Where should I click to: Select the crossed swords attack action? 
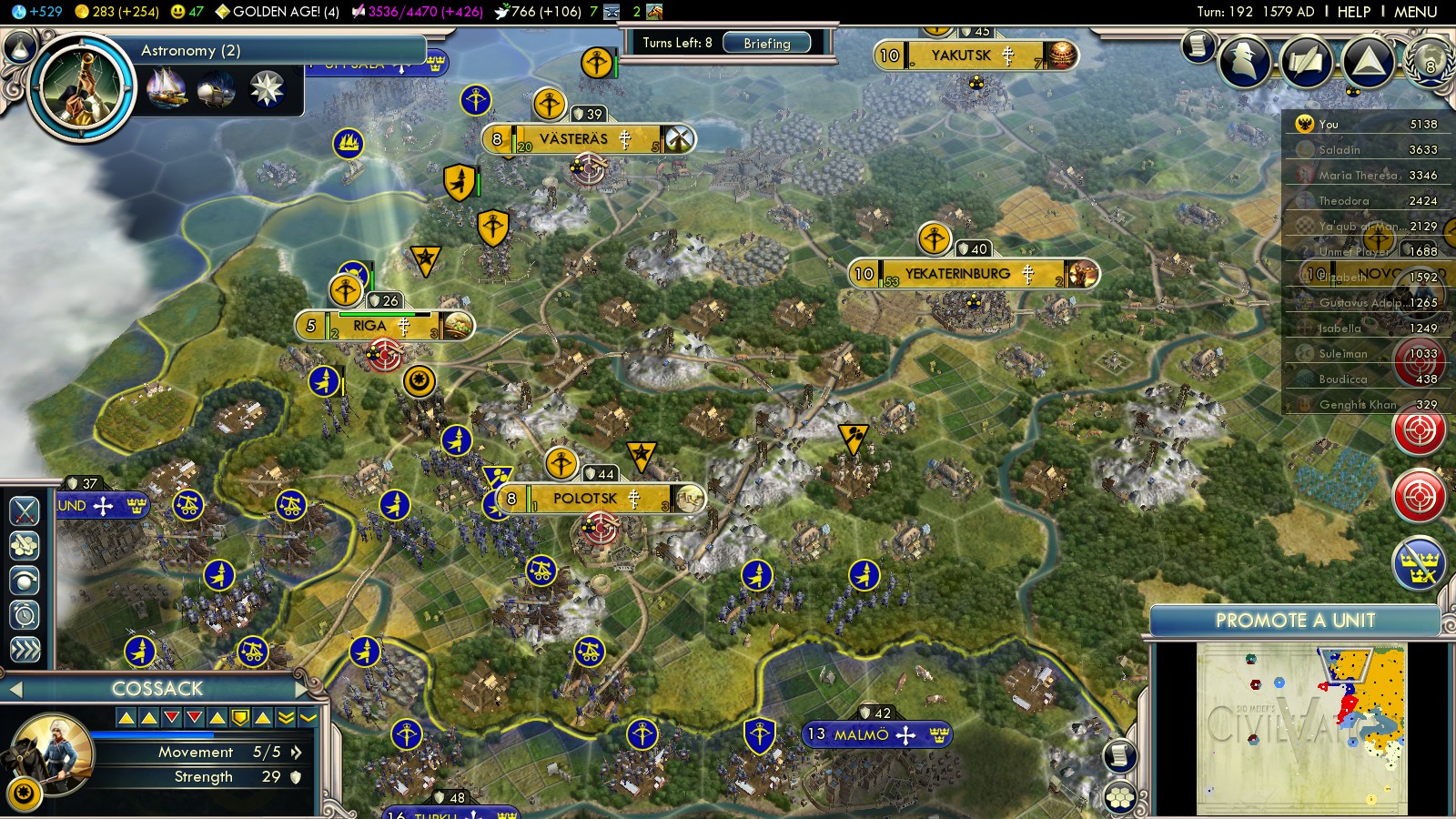(25, 511)
